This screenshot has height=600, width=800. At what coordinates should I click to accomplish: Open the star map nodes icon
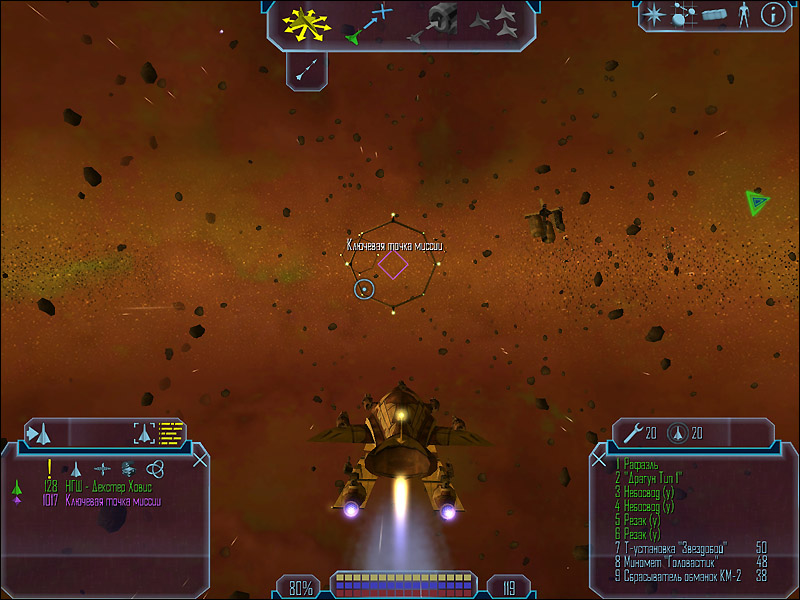(x=683, y=15)
